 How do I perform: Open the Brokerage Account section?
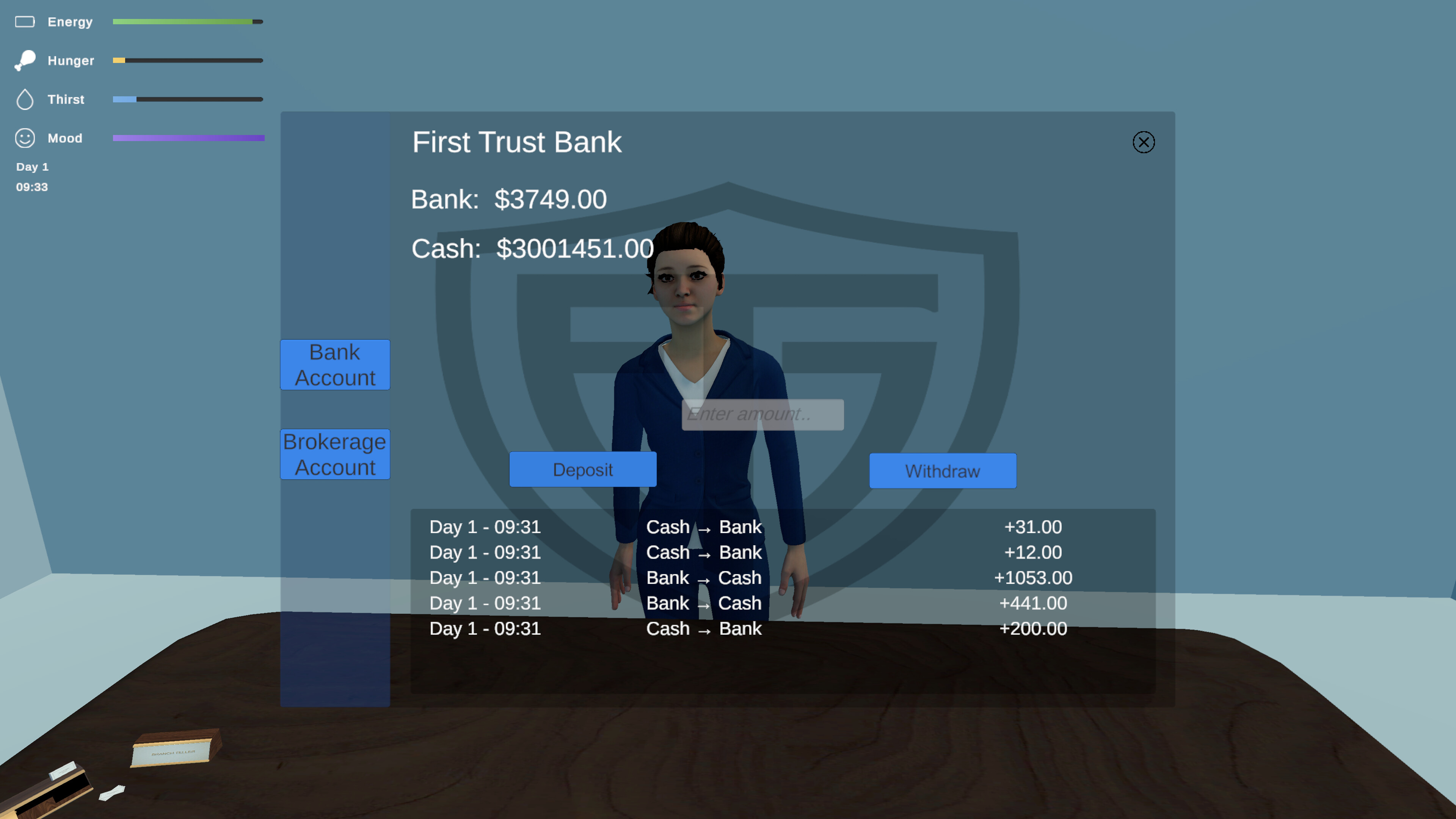pos(334,454)
